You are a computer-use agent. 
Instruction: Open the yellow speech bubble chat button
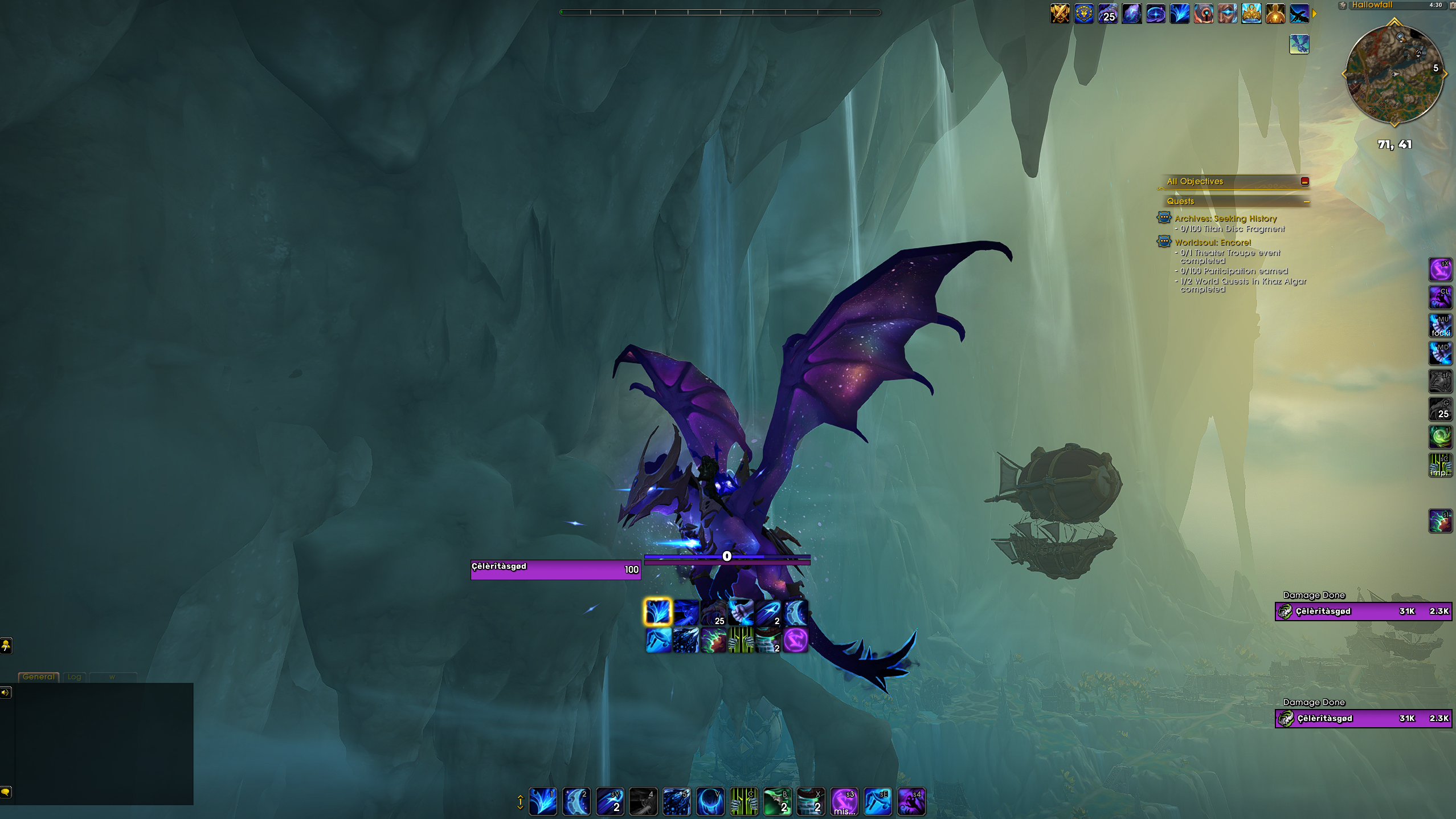click(x=6, y=792)
